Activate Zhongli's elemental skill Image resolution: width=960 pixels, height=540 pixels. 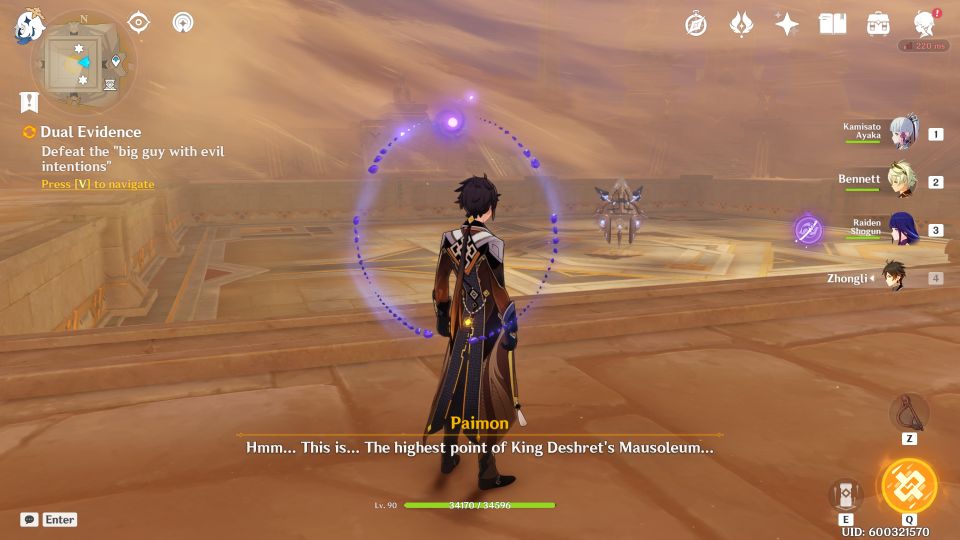pyautogui.click(x=846, y=496)
